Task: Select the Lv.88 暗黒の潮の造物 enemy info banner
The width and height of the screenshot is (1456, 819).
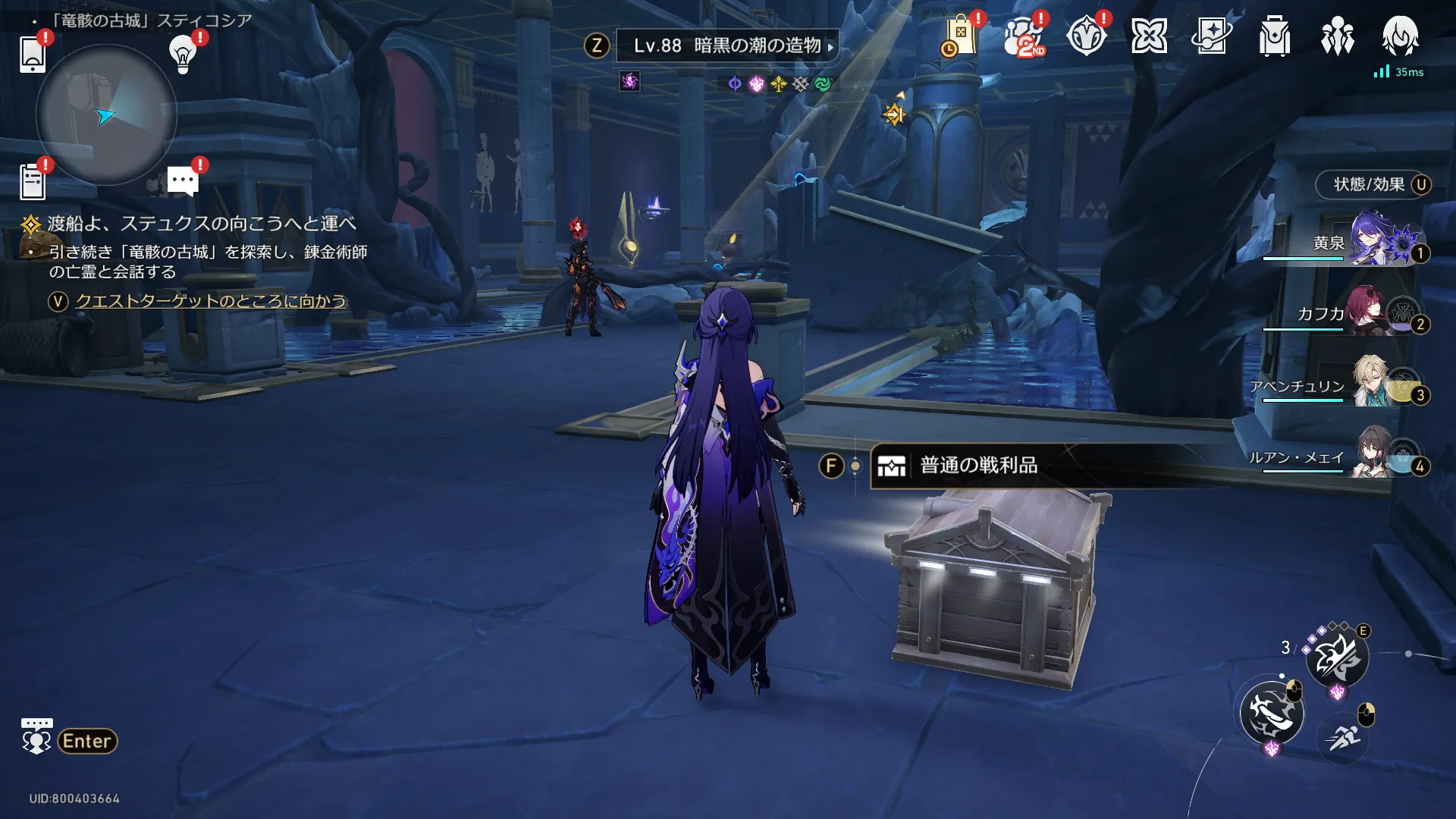Action: pos(726,46)
